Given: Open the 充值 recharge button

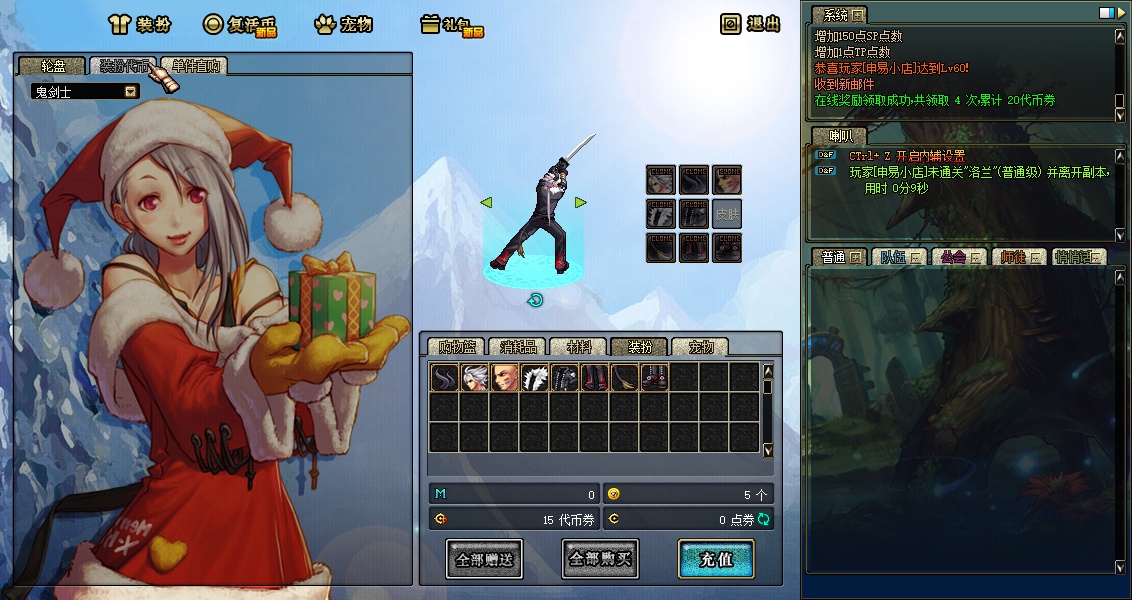Looking at the screenshot, I should click(x=716, y=559).
